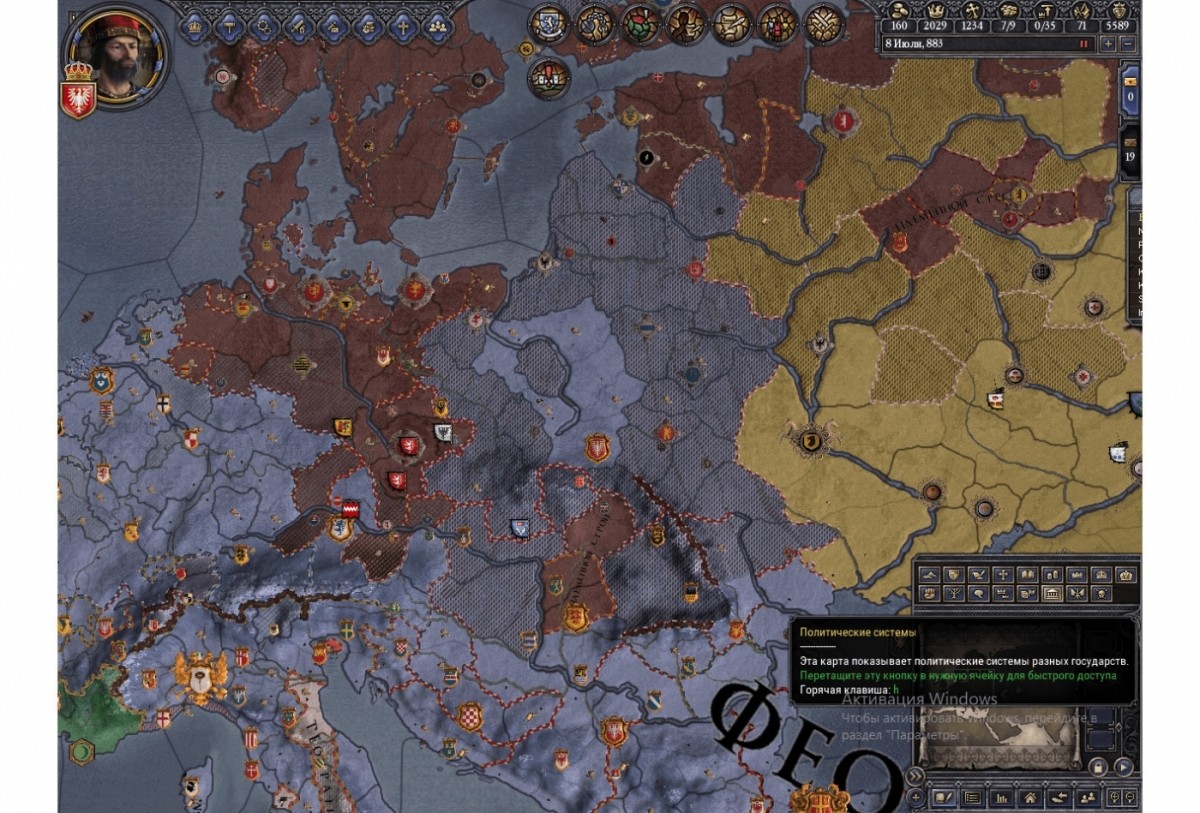Open the crown tab in the top bar
This screenshot has width=1200, height=813.
[195, 25]
